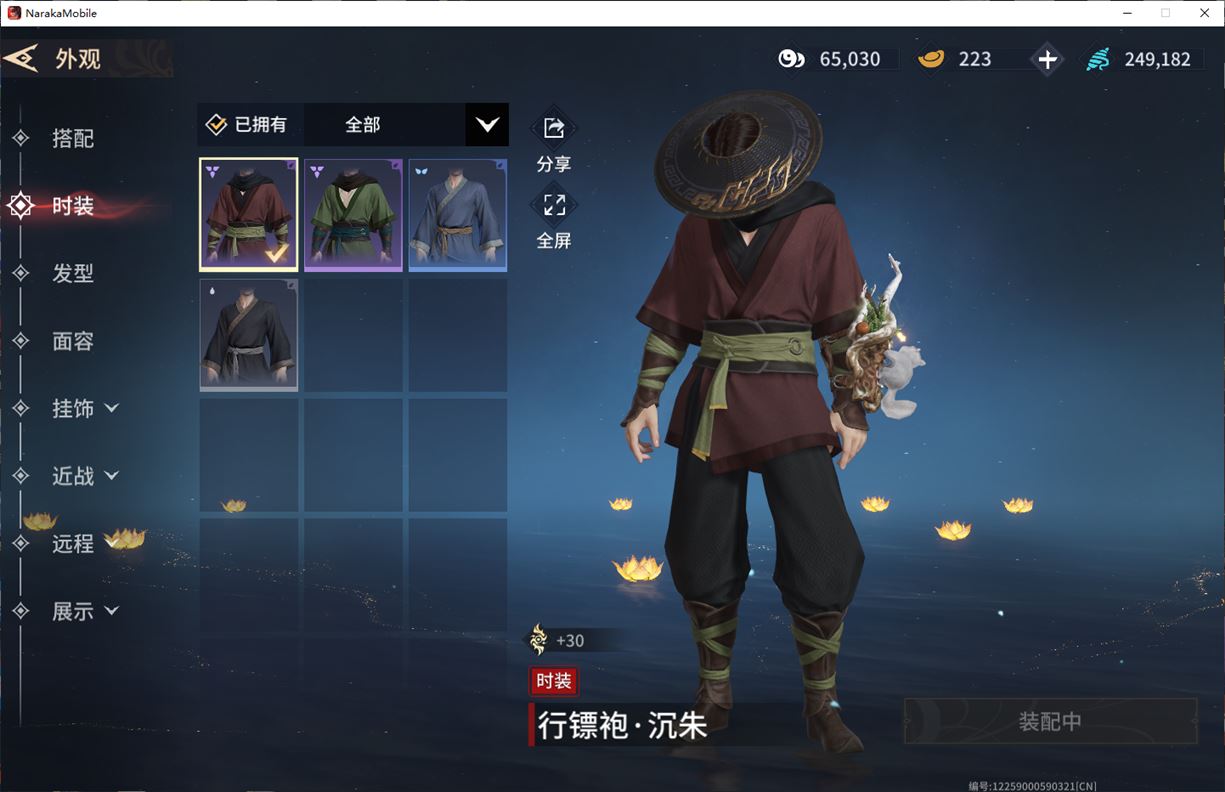Select the red robe outfit thumbnail
Viewport: 1225px width, 792px height.
(249, 215)
